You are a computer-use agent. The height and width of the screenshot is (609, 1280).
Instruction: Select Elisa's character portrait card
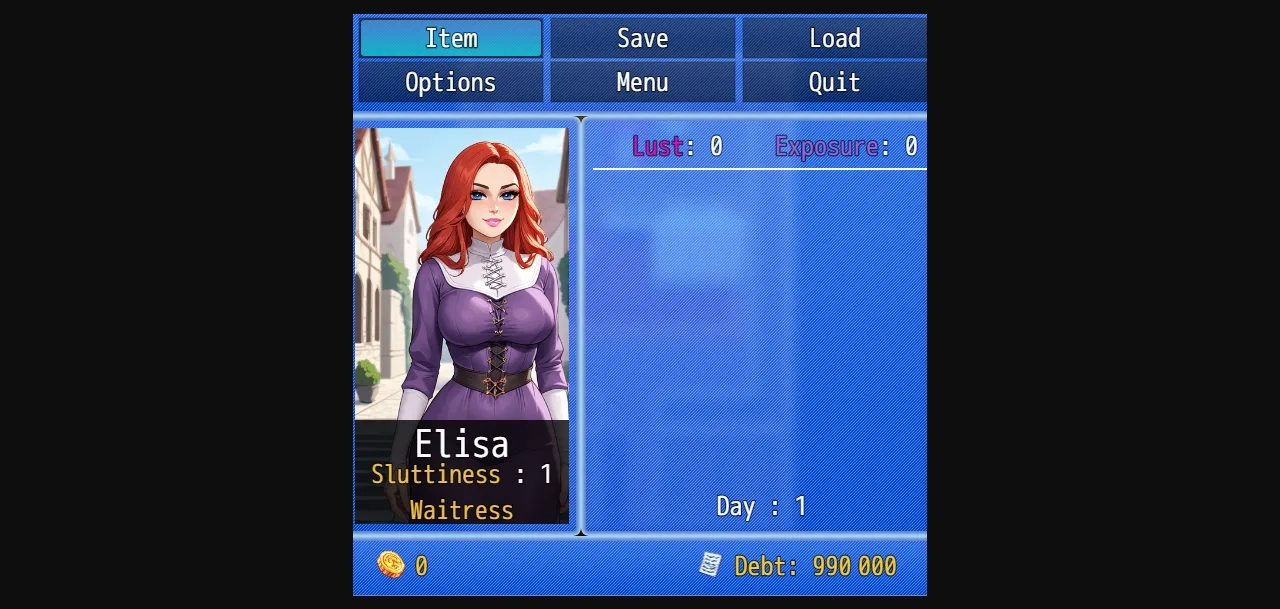click(462, 325)
